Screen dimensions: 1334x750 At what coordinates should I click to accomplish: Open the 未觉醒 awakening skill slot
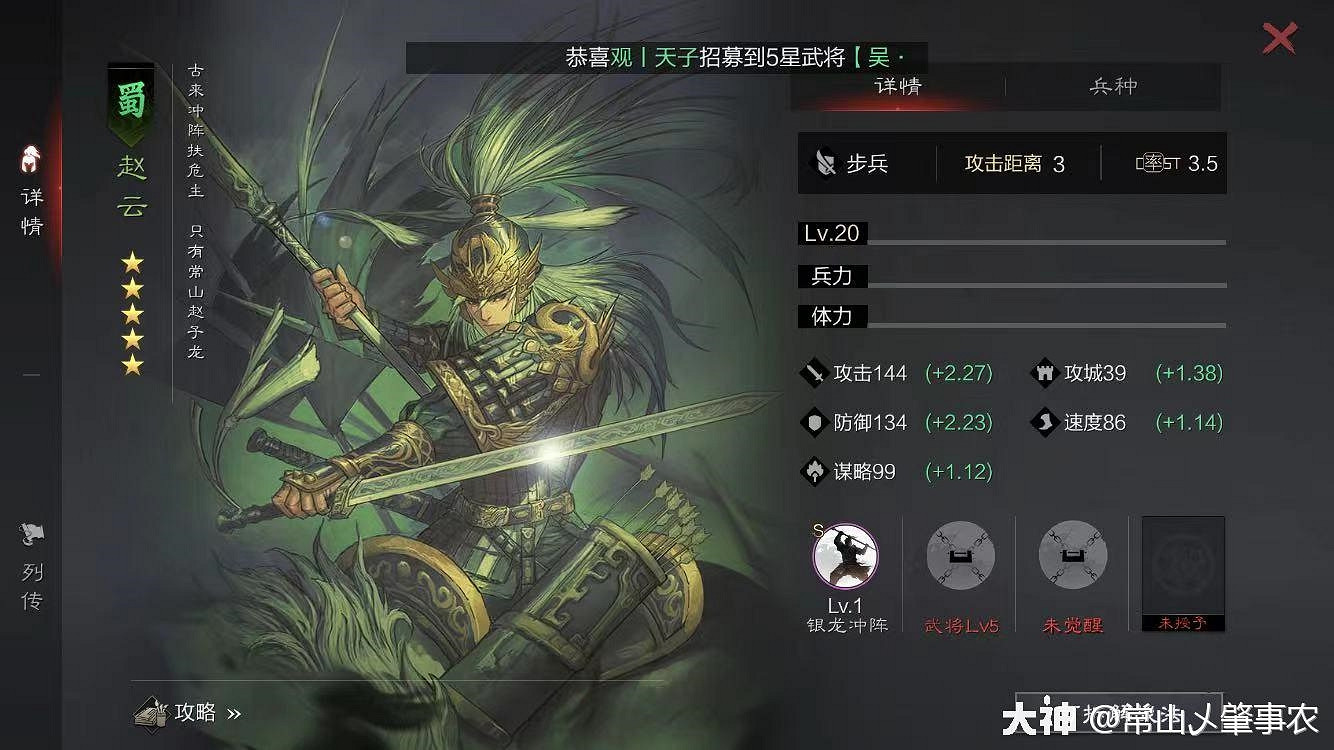click(1071, 557)
